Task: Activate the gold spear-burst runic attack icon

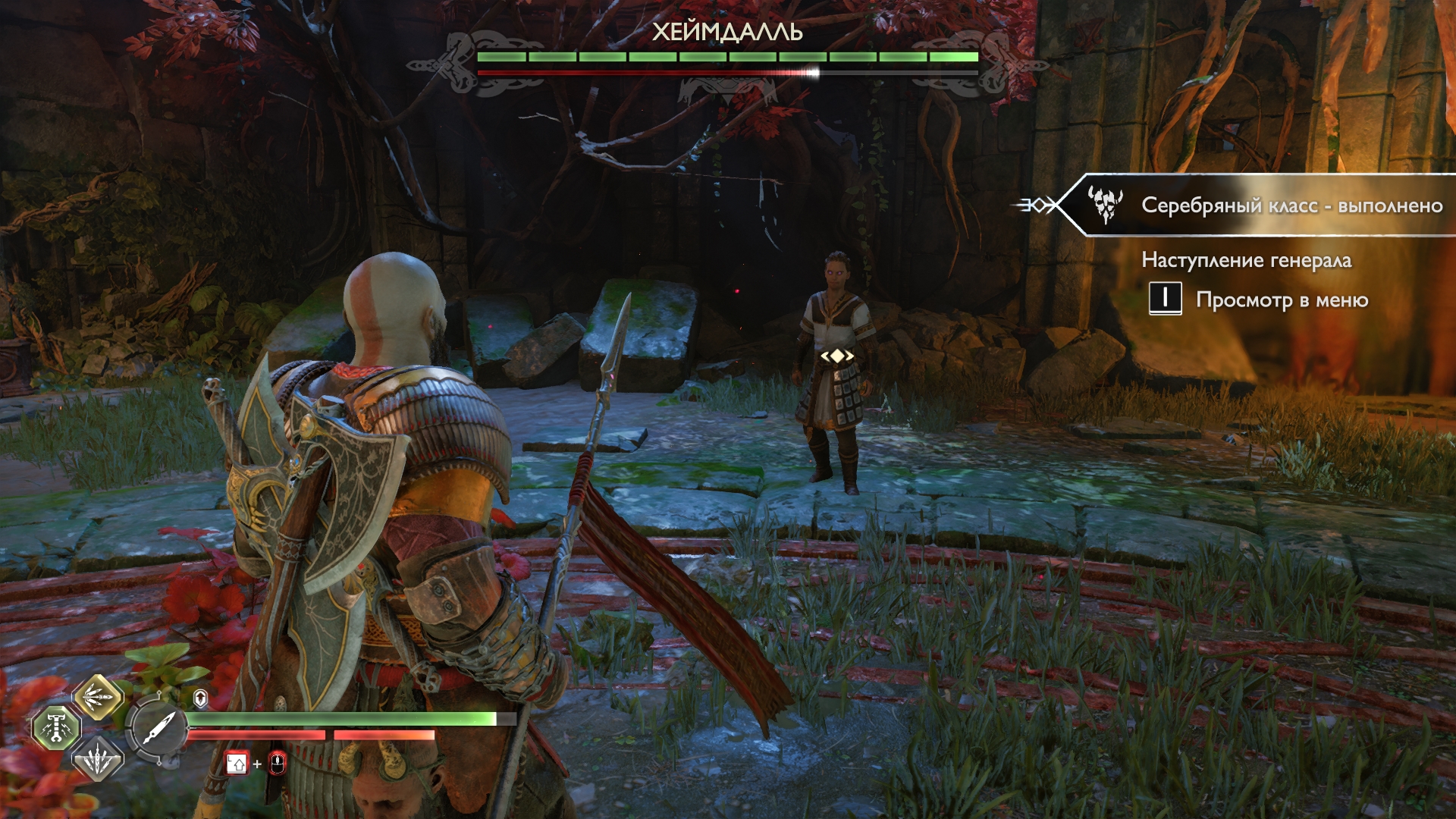Action: click(x=98, y=696)
